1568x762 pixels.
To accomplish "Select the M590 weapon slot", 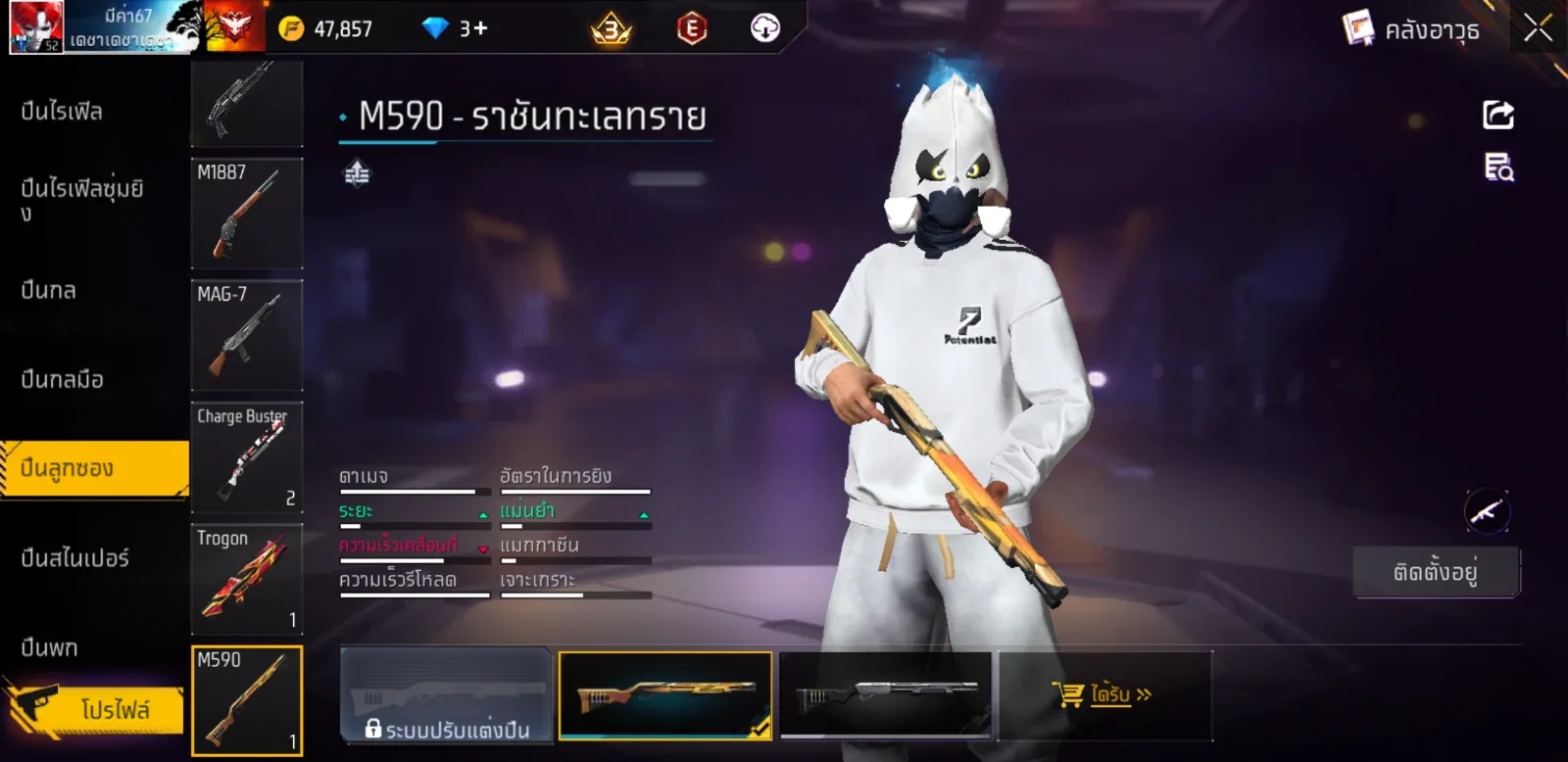I will tap(247, 700).
